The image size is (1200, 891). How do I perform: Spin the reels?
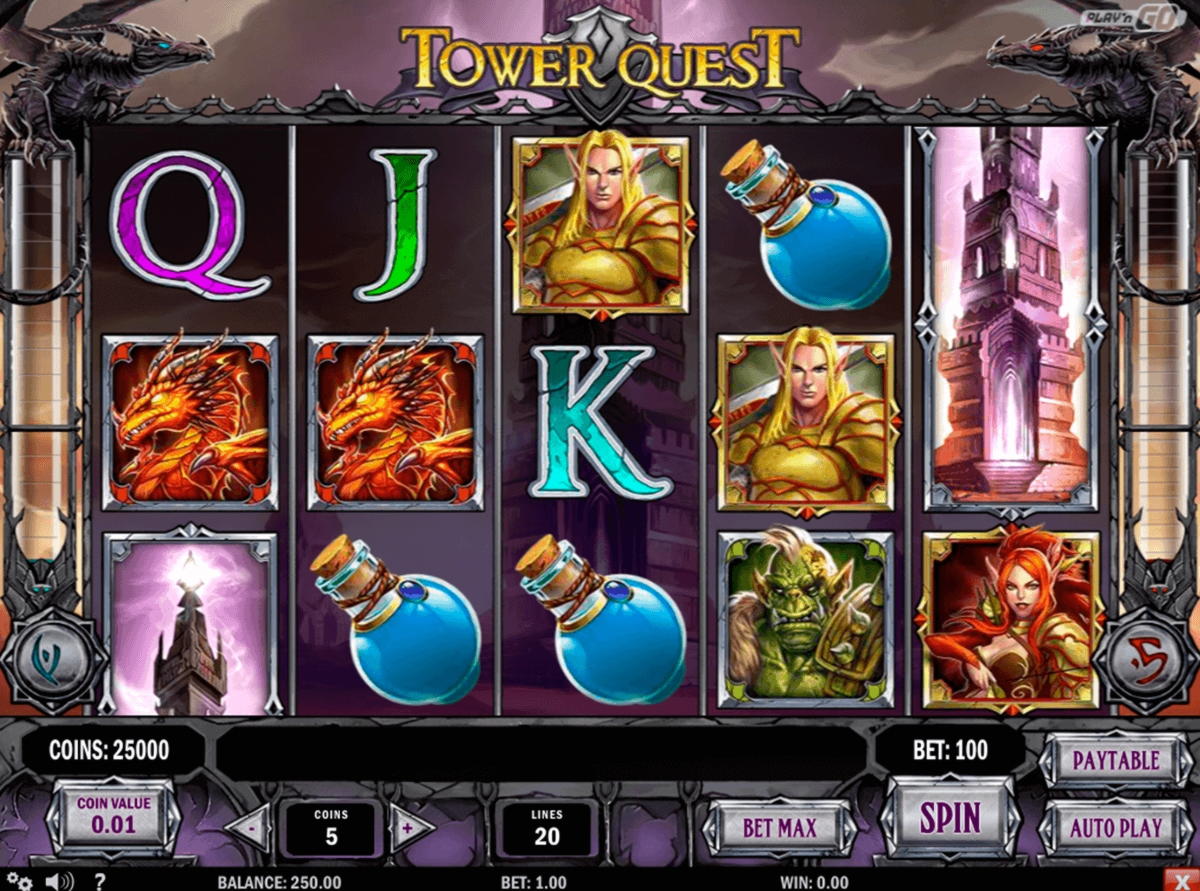(949, 819)
